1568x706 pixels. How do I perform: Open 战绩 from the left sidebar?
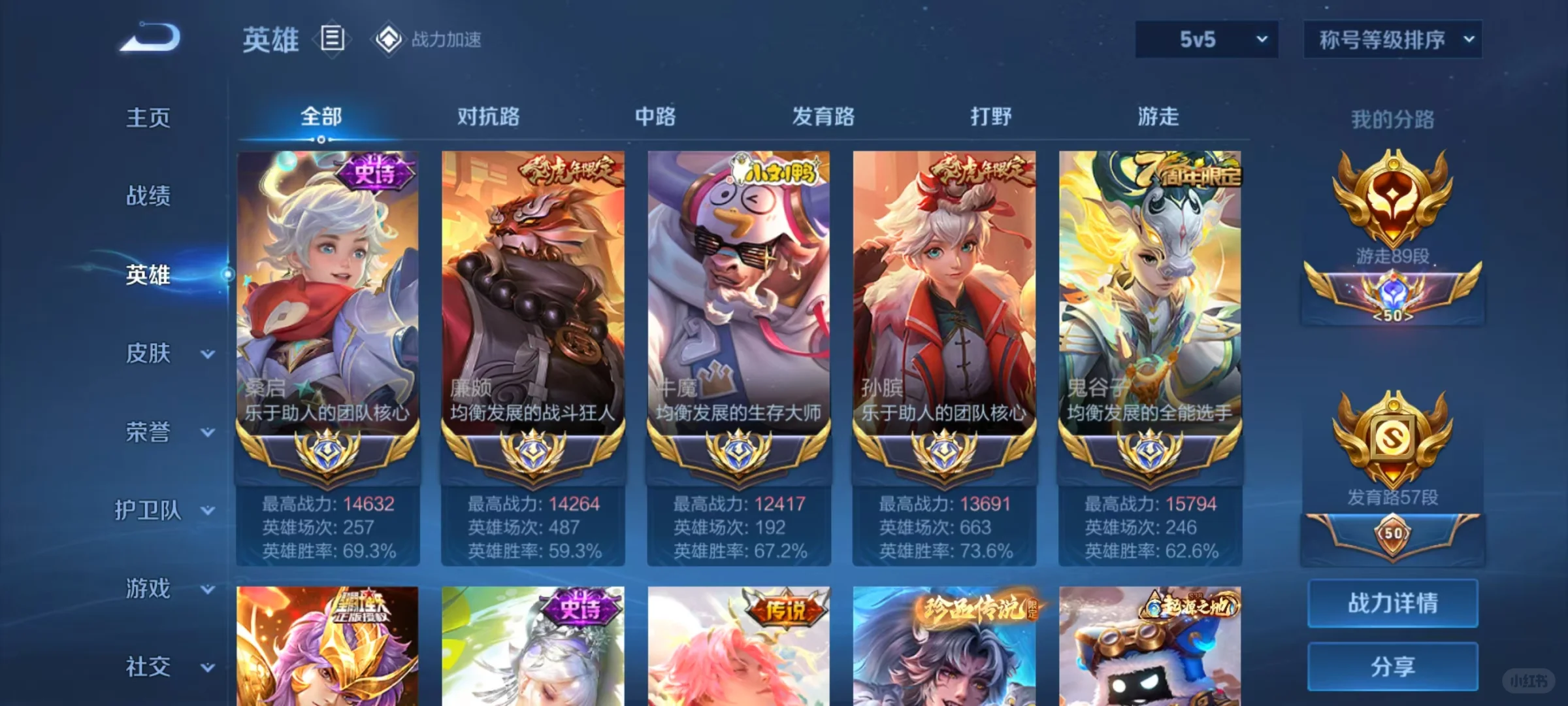coord(148,196)
